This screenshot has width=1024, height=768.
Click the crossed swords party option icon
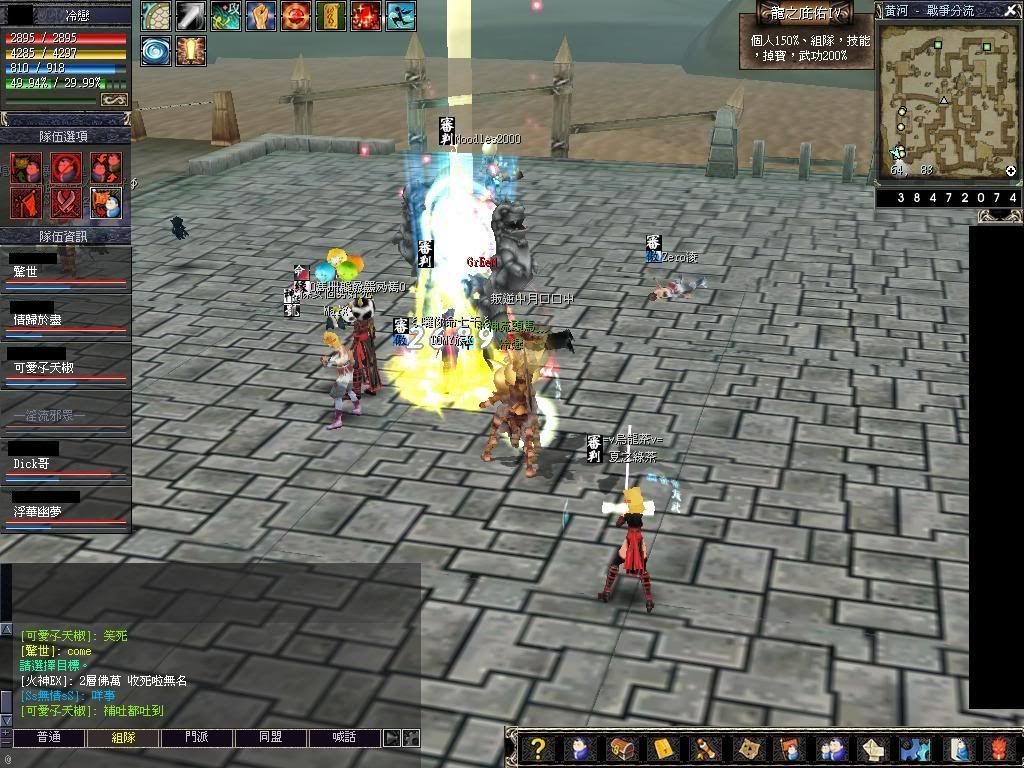pos(66,202)
